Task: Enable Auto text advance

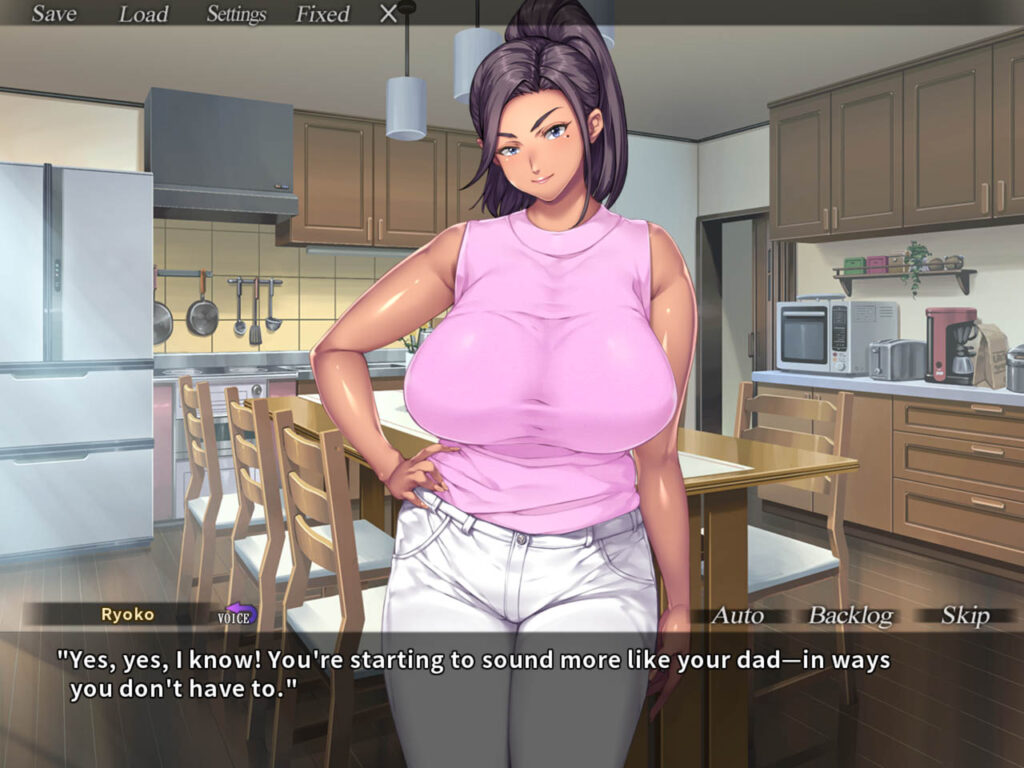Action: point(736,615)
